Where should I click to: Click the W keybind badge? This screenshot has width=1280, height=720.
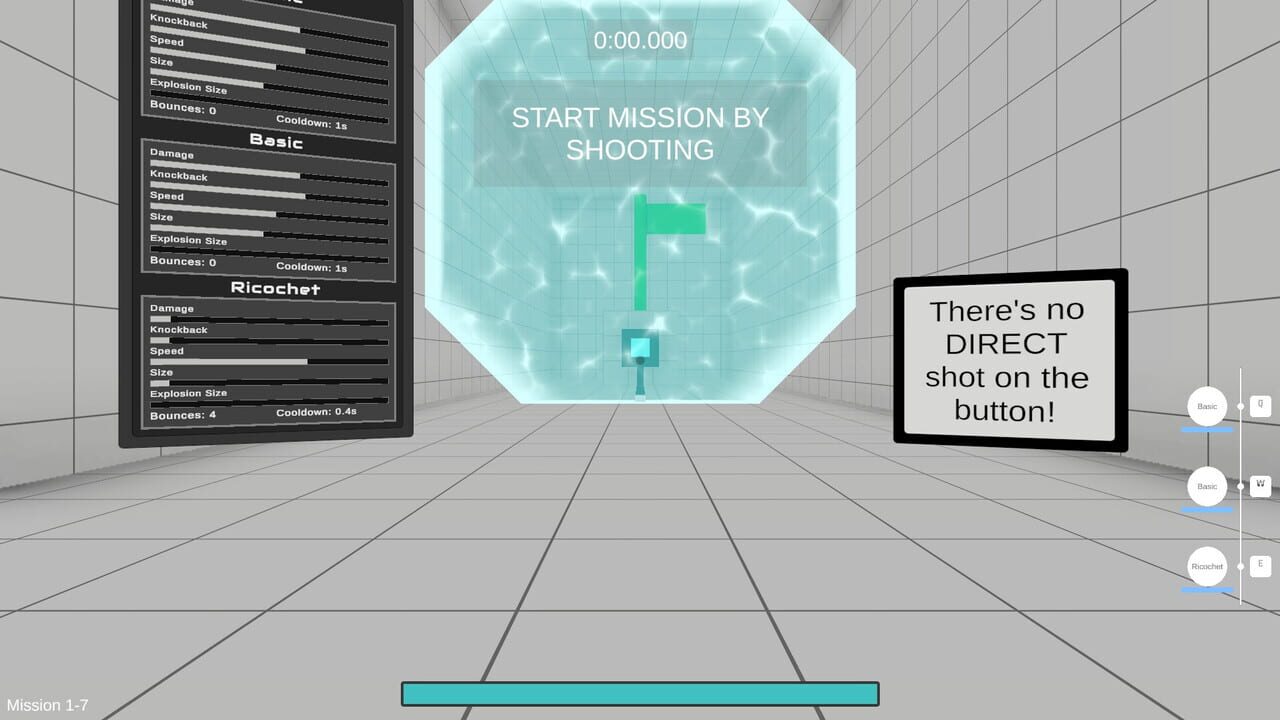click(1260, 484)
